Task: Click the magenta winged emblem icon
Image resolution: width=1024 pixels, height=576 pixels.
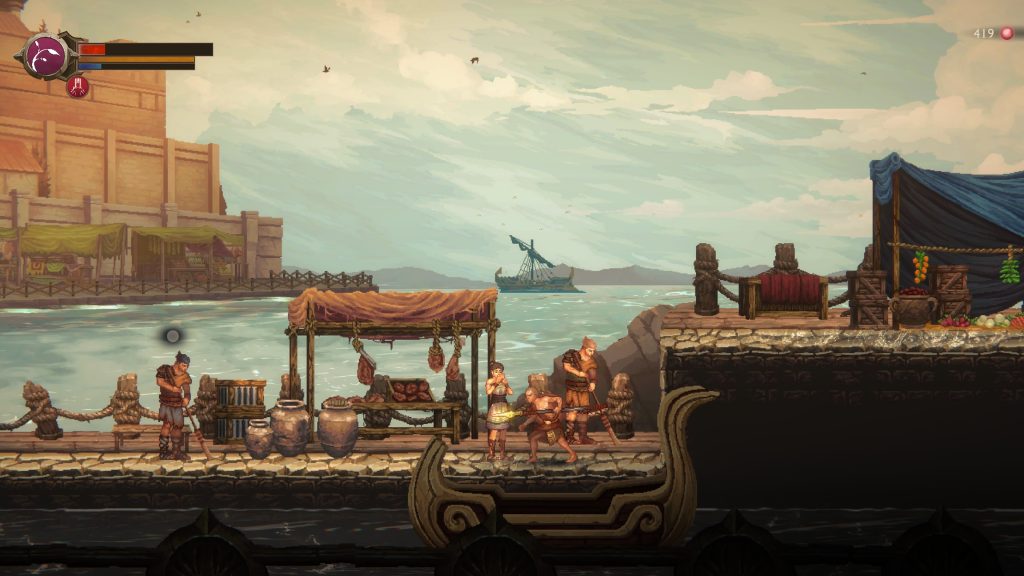Action: [x=45, y=54]
